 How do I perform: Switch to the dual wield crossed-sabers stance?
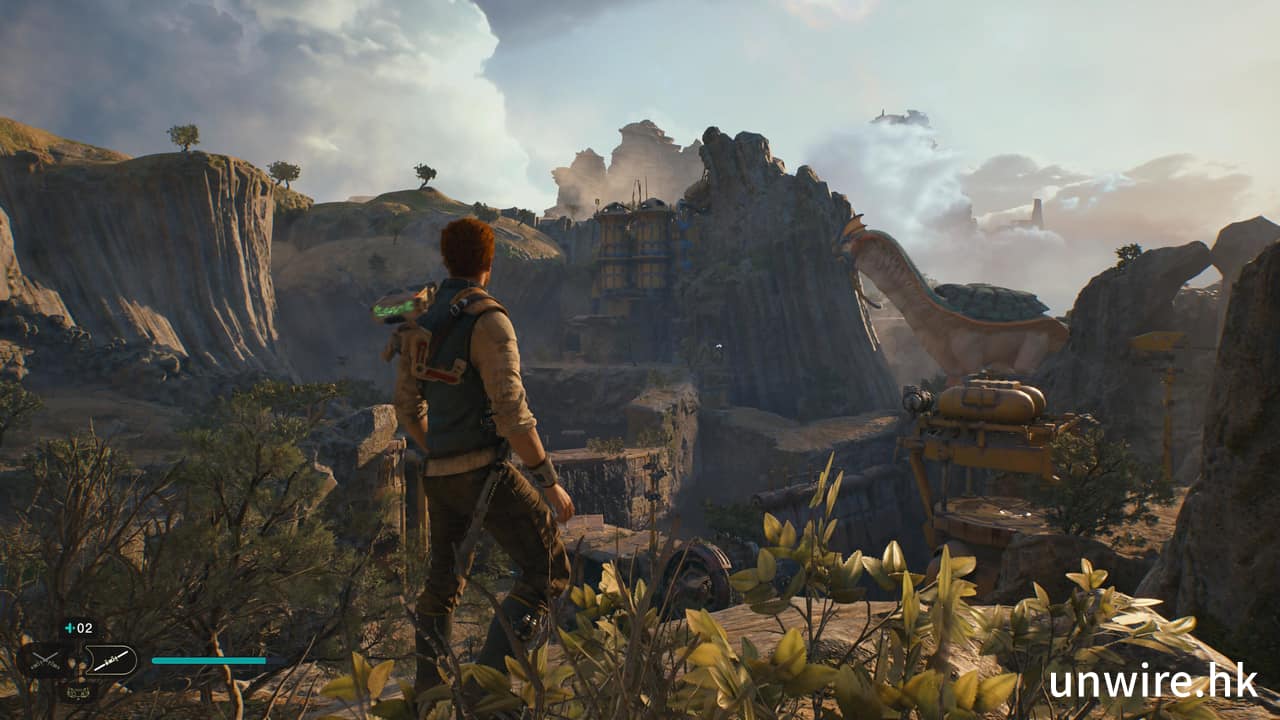tap(44, 659)
